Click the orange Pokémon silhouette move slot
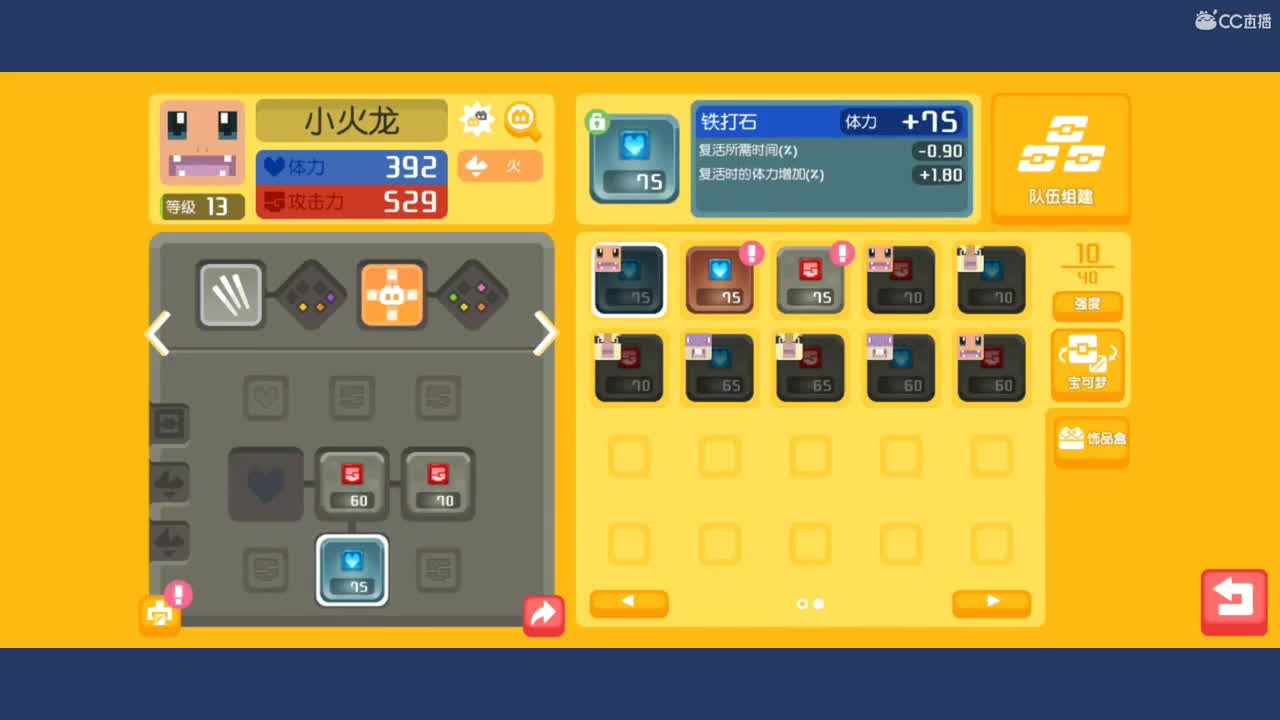Viewport: 1280px width, 720px height. click(391, 295)
